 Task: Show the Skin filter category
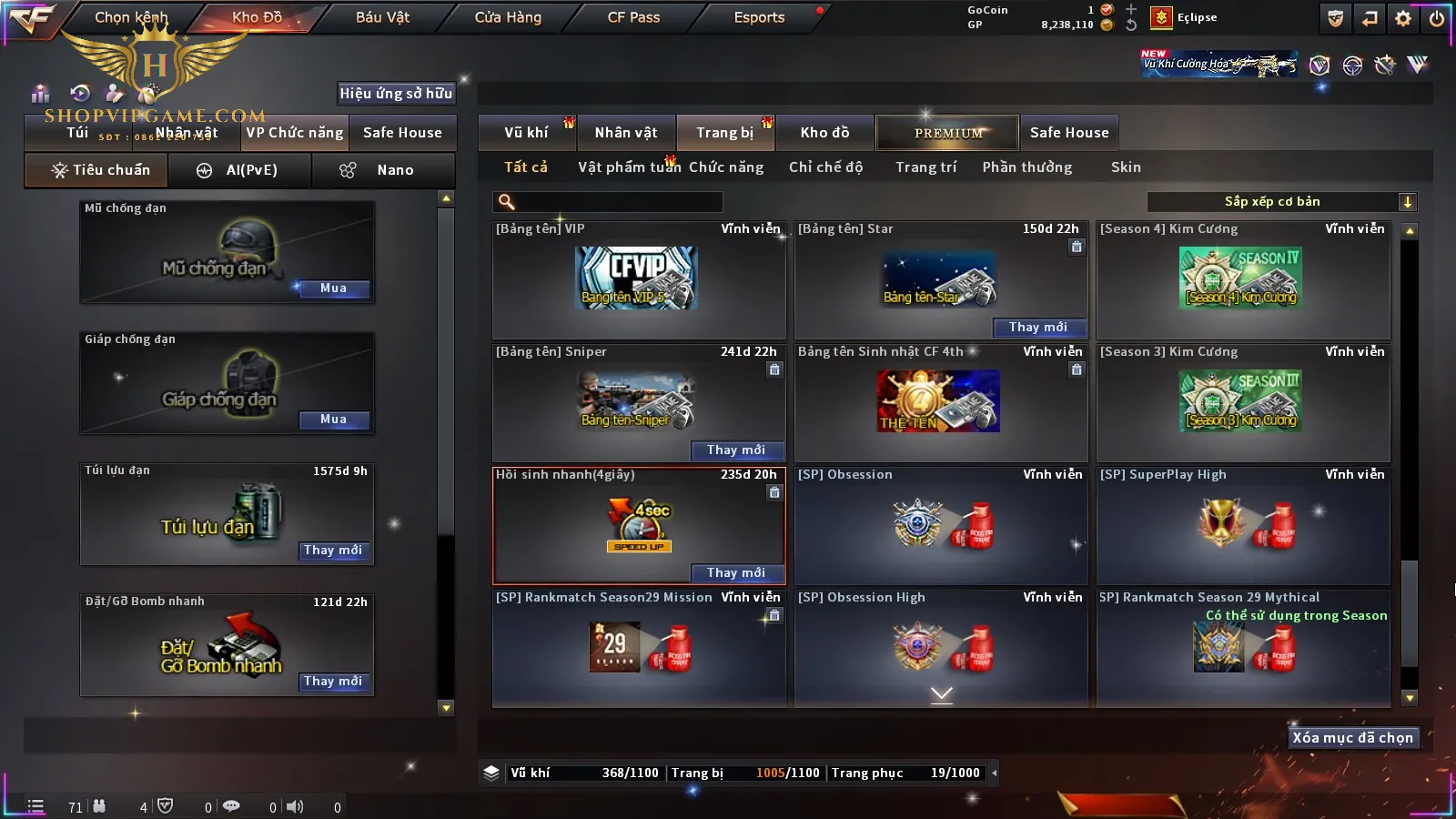1126,167
